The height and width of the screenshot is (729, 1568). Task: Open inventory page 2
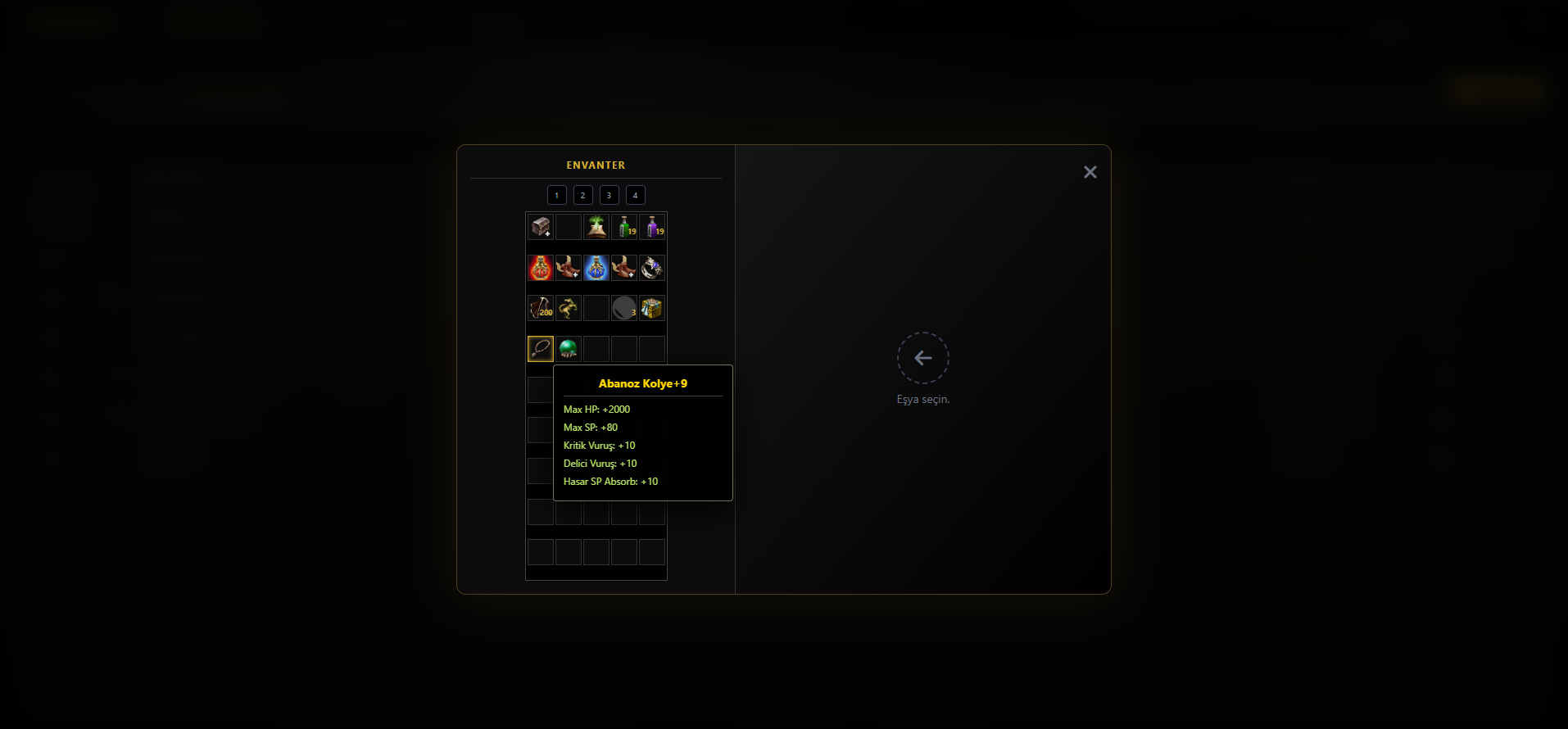(583, 195)
